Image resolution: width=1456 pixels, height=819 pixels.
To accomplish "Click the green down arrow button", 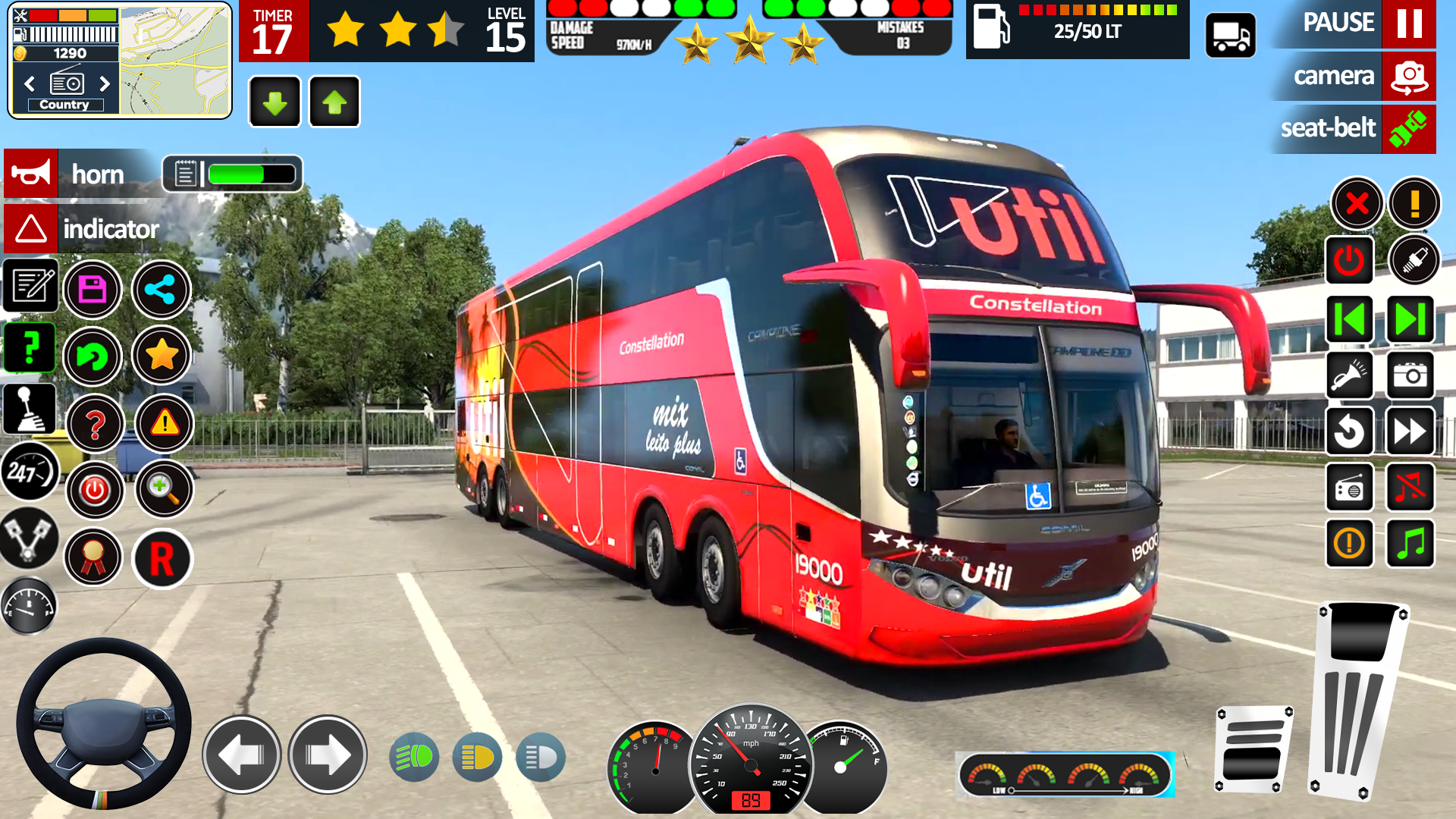I will pos(275,102).
